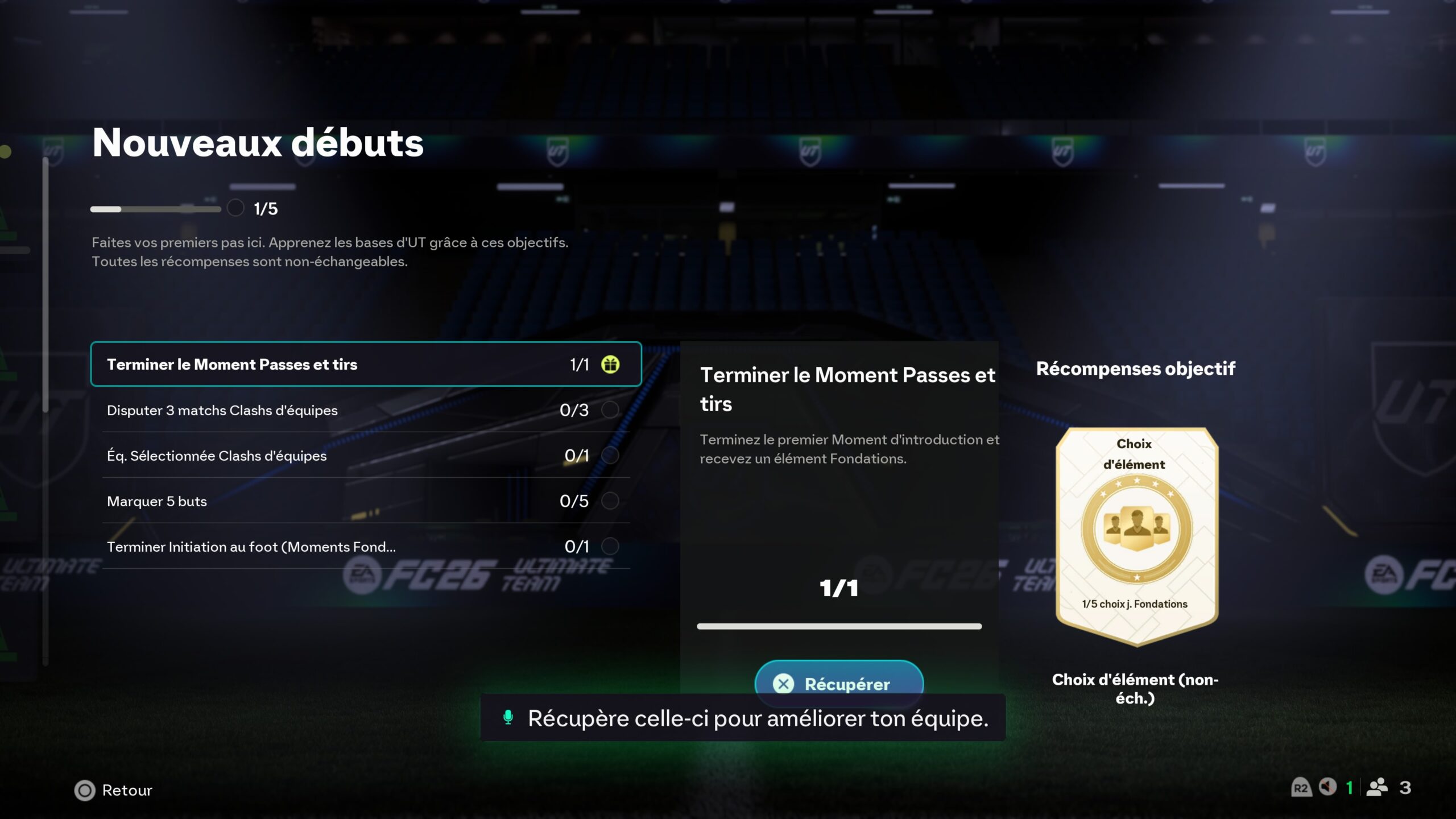Click the 1/5 progress bar checkpoint circle
The height and width of the screenshot is (819, 1456).
click(235, 208)
